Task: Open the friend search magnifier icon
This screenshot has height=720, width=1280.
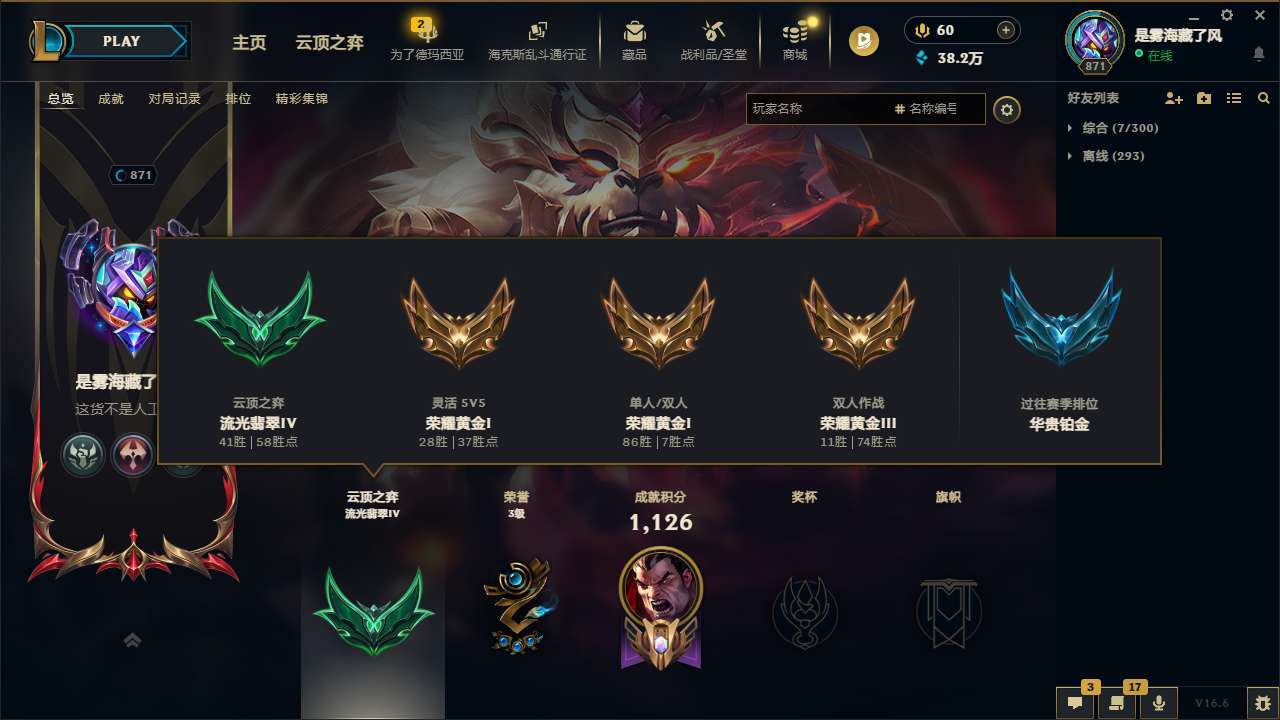Action: [x=1263, y=98]
